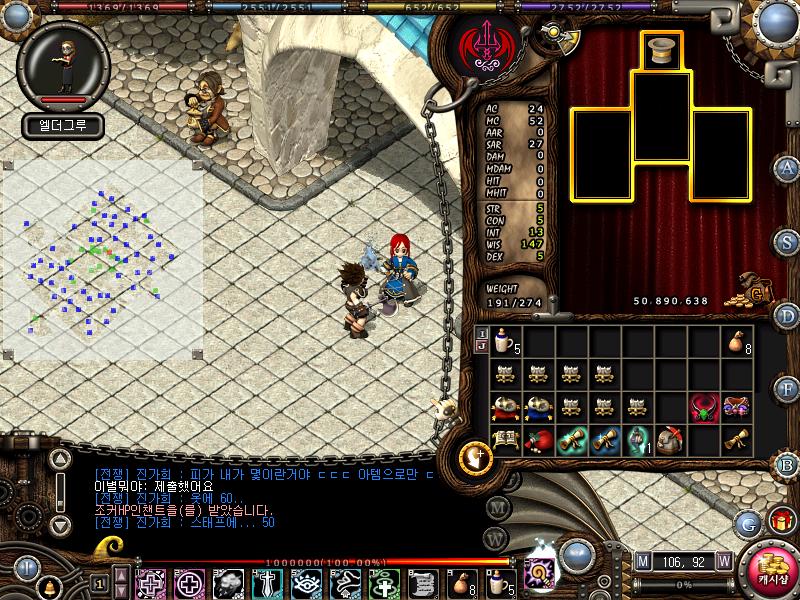Screen dimensions: 800x600
Task: Click the translucent minimap overlay
Action: coord(102,260)
